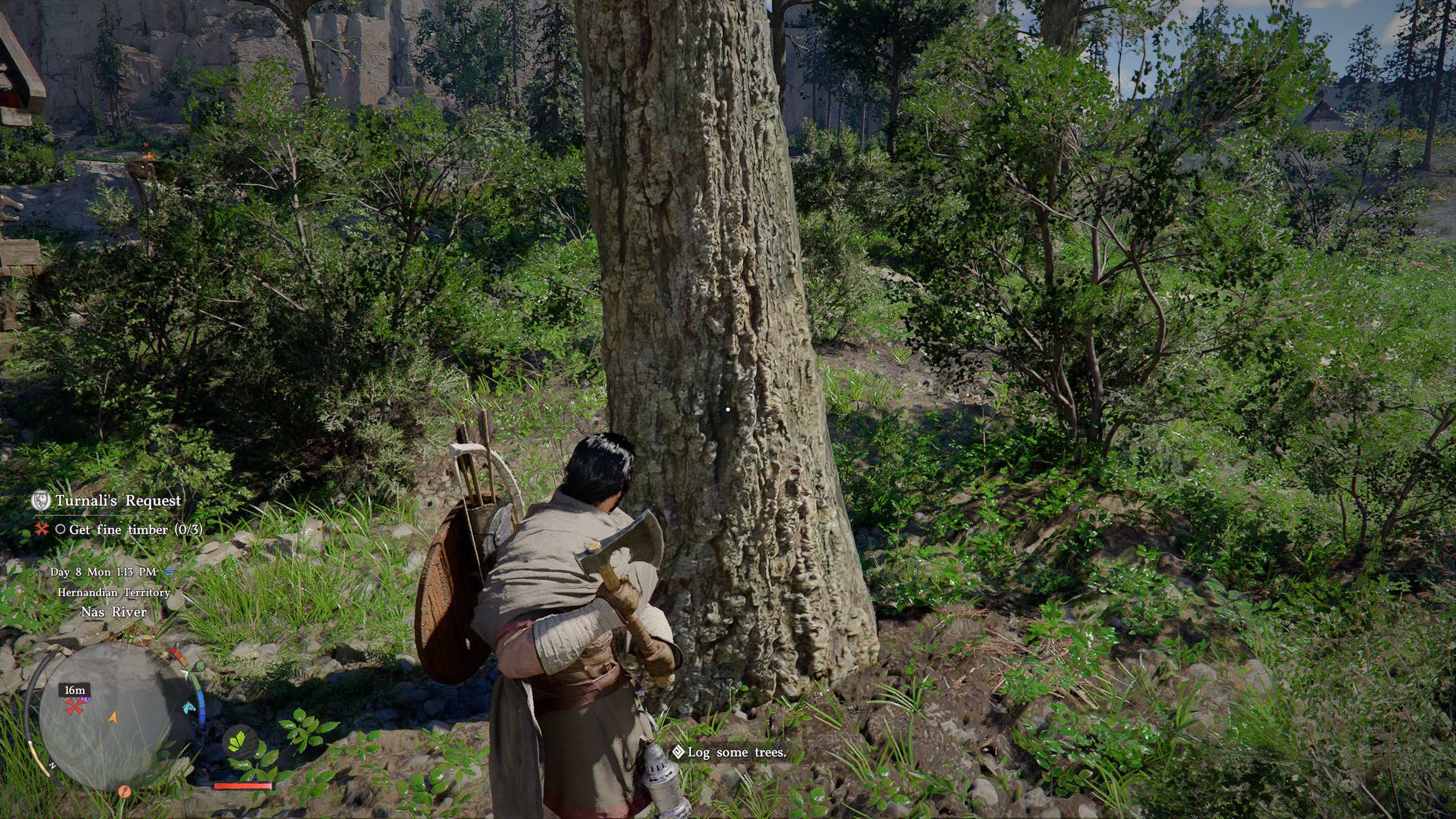Screen dimensions: 1456x819
Task: Click the shield emblem next to Turnali's Request
Action: pyautogui.click(x=40, y=501)
